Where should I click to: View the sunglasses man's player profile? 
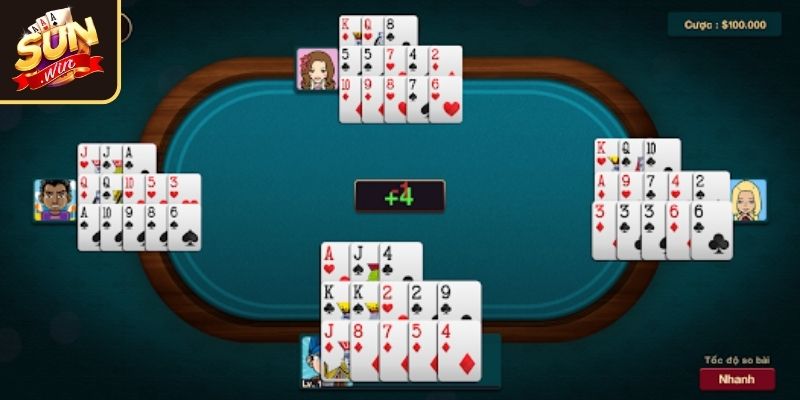[55, 200]
